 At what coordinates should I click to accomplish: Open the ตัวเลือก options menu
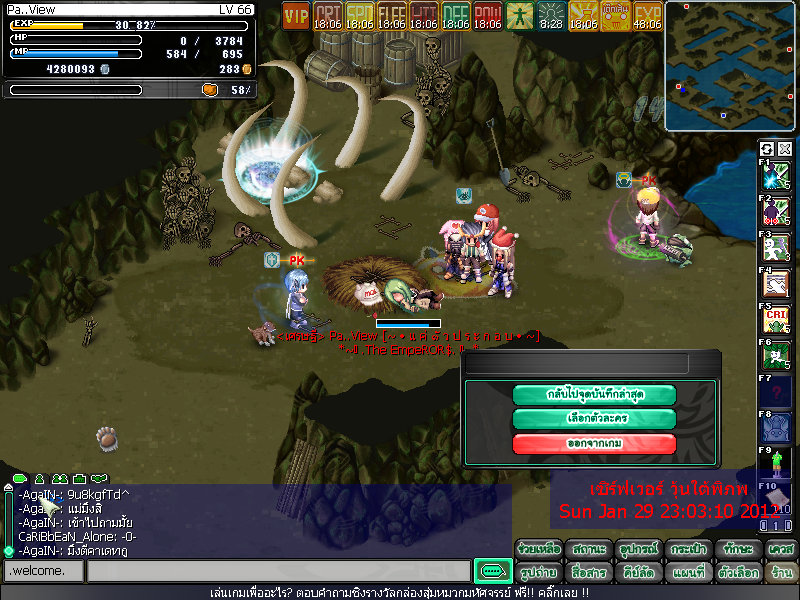click(738, 573)
